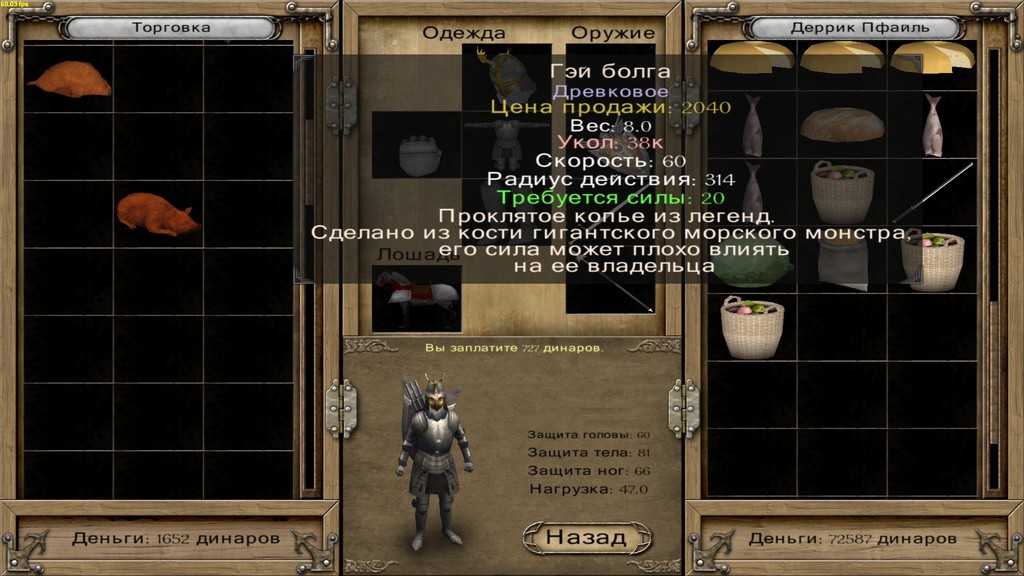Select the body armor equipment slot
Image resolution: width=1024 pixels, height=576 pixels.
click(x=506, y=151)
